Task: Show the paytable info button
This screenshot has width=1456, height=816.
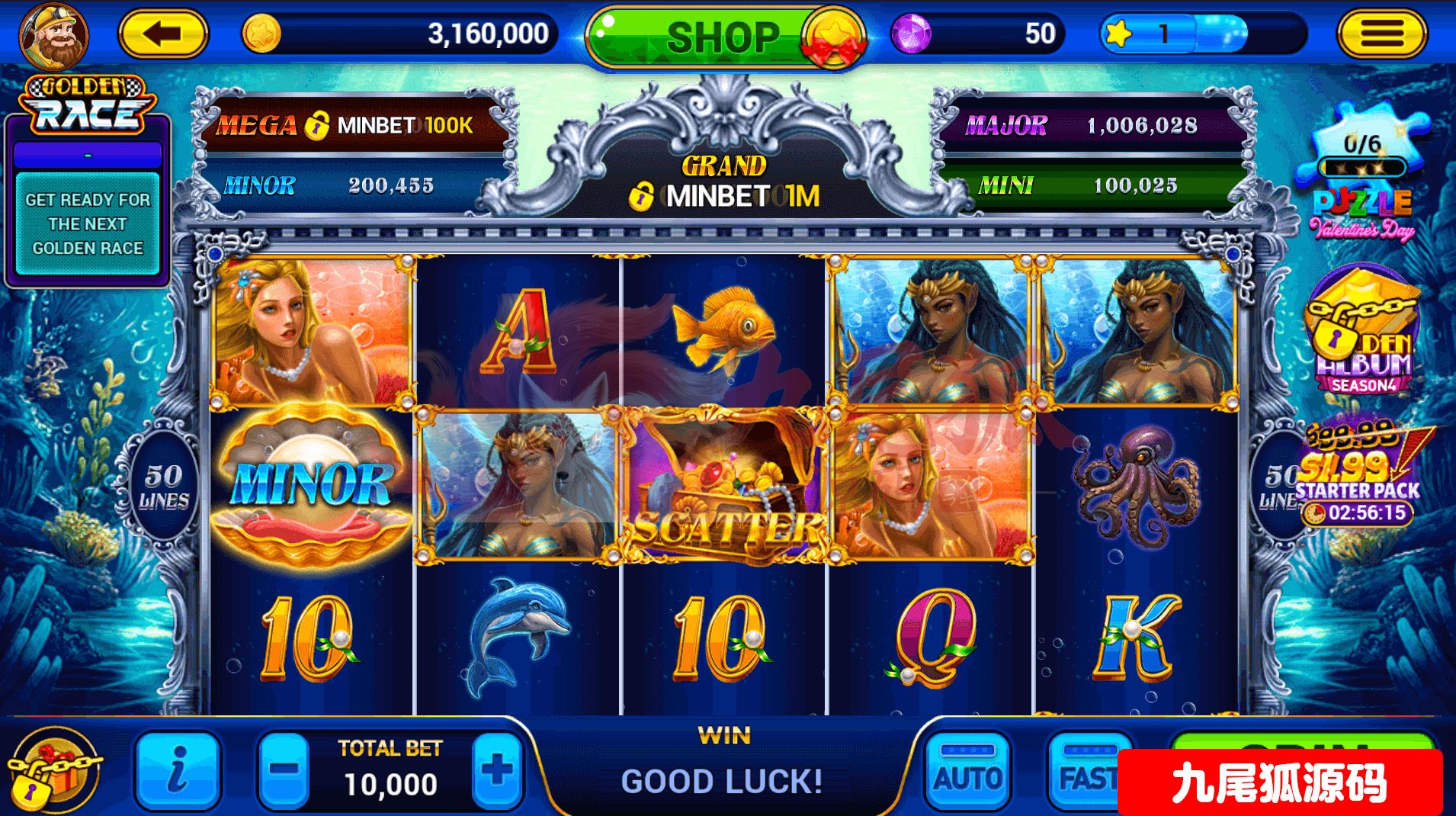Action: pos(178,770)
